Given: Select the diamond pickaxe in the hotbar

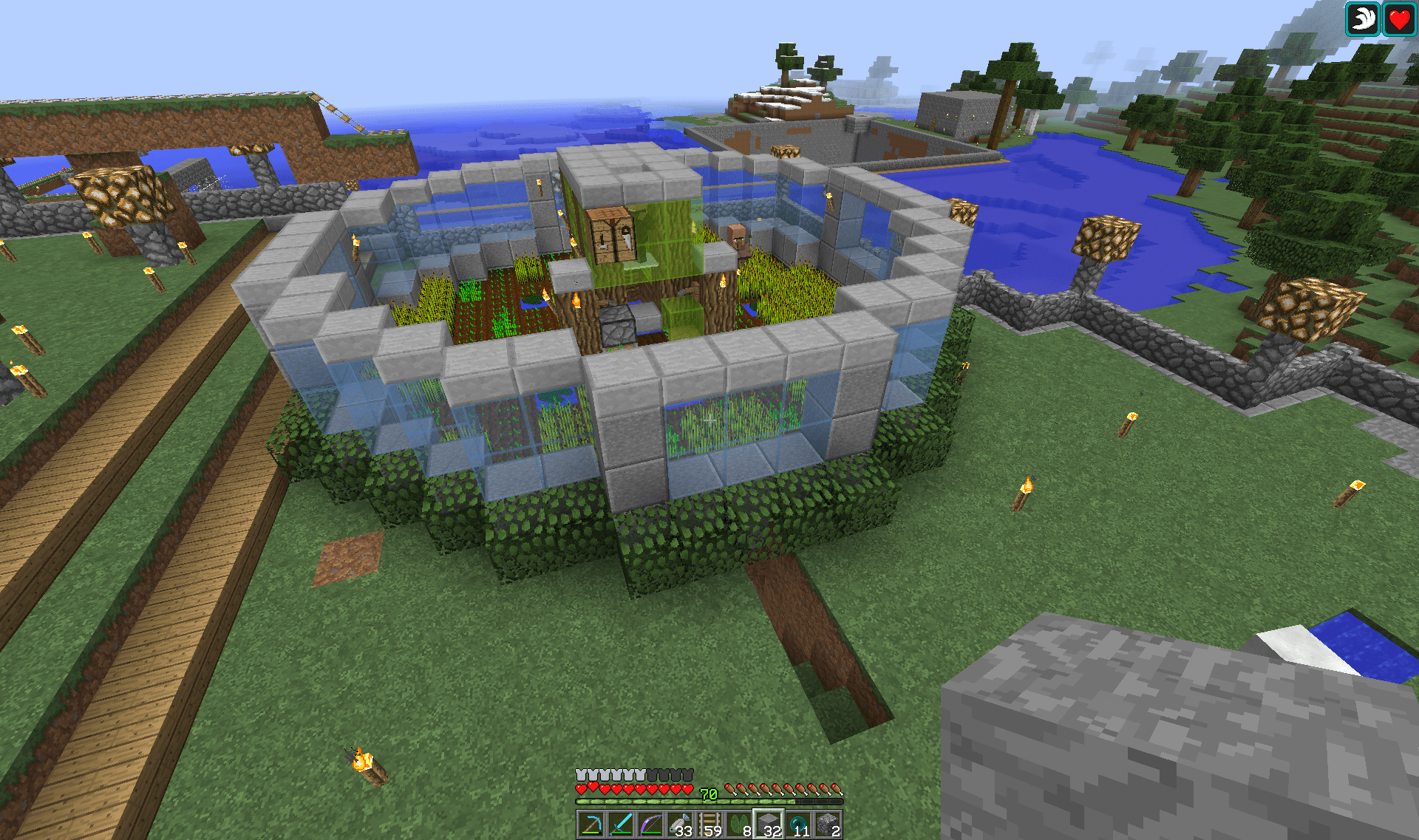Looking at the screenshot, I should coord(591,825).
